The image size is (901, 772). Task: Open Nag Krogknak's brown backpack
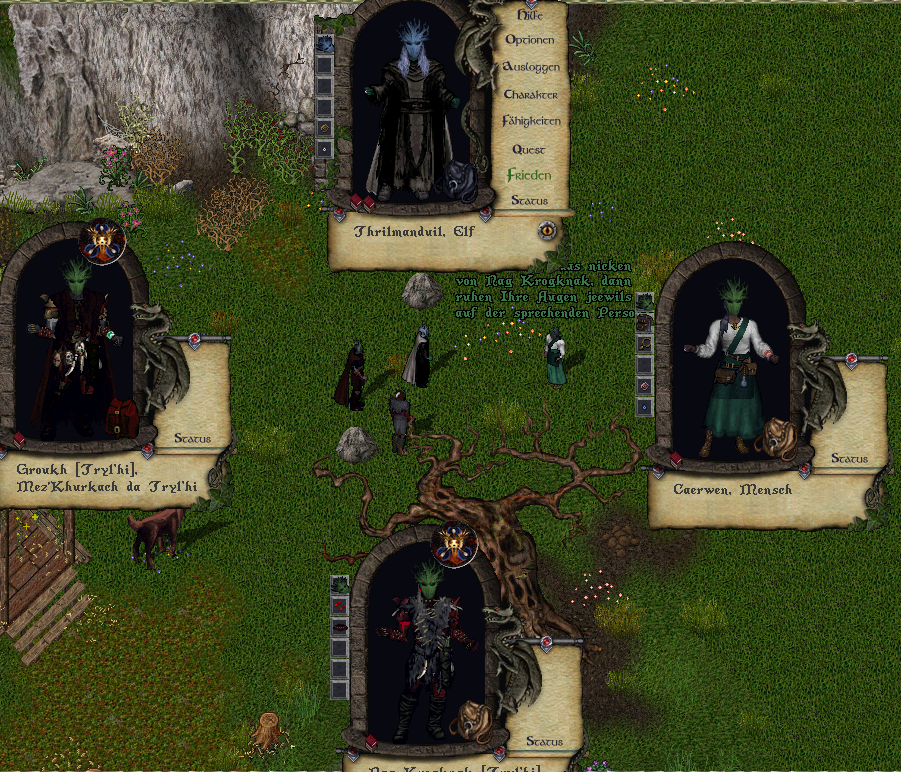[x=469, y=719]
